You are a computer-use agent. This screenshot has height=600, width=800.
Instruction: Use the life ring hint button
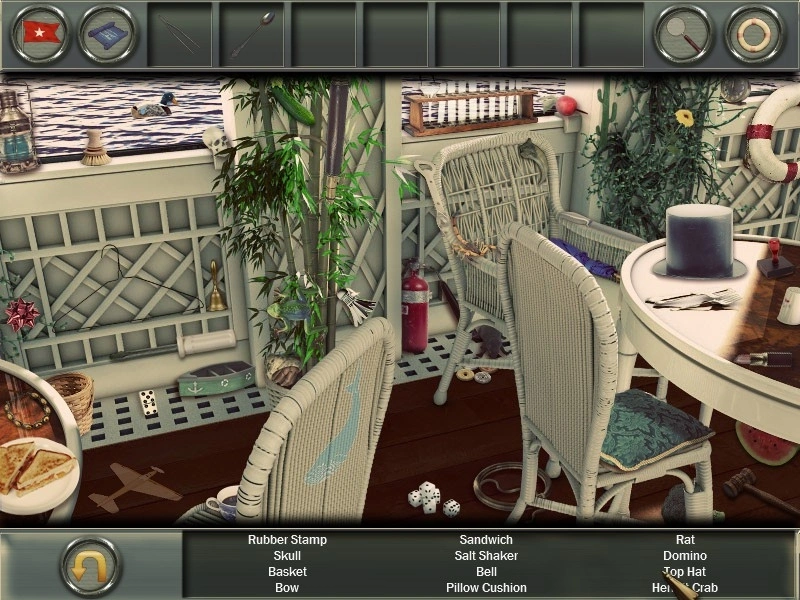[x=755, y=34]
